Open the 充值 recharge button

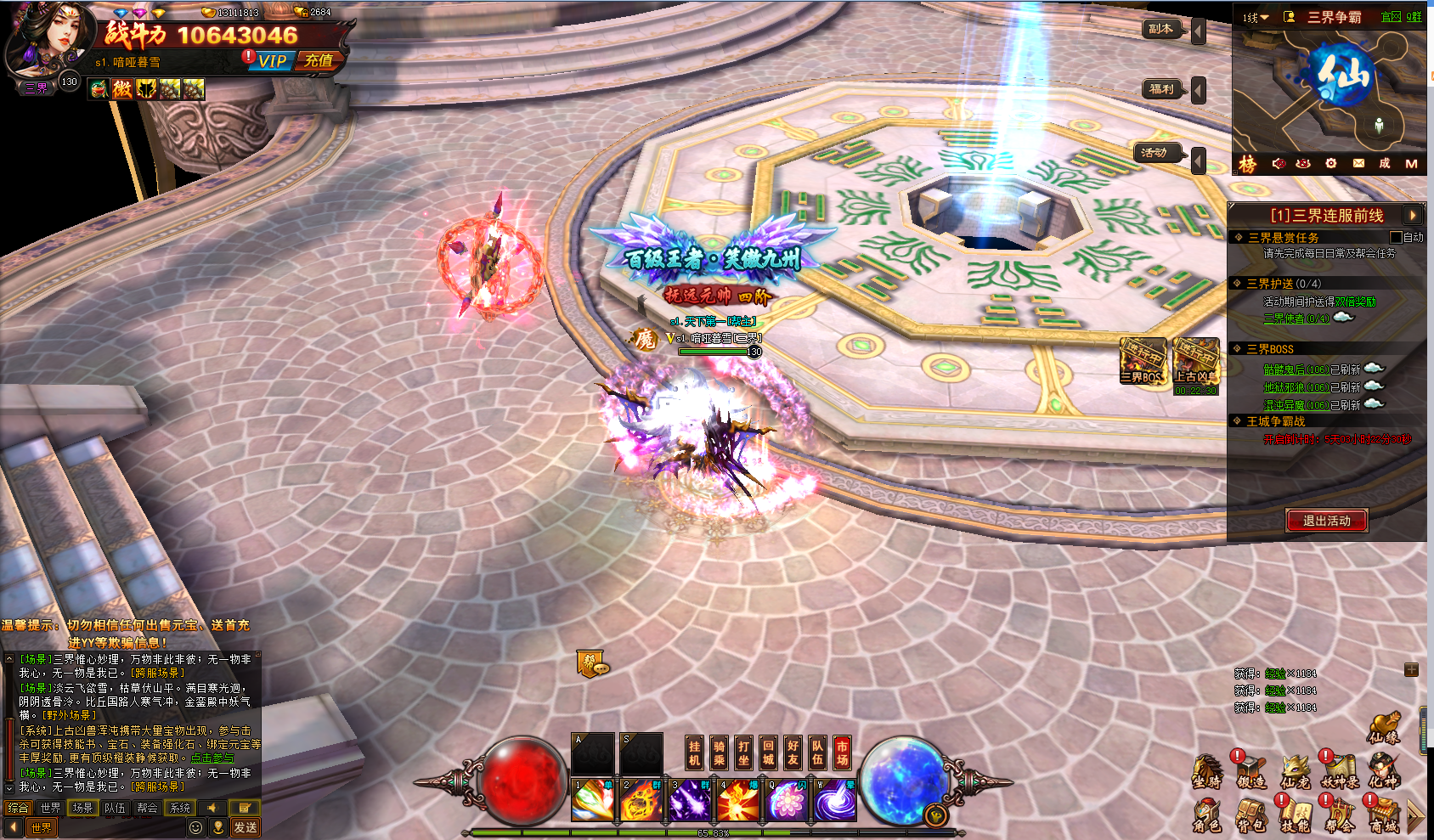click(x=319, y=60)
